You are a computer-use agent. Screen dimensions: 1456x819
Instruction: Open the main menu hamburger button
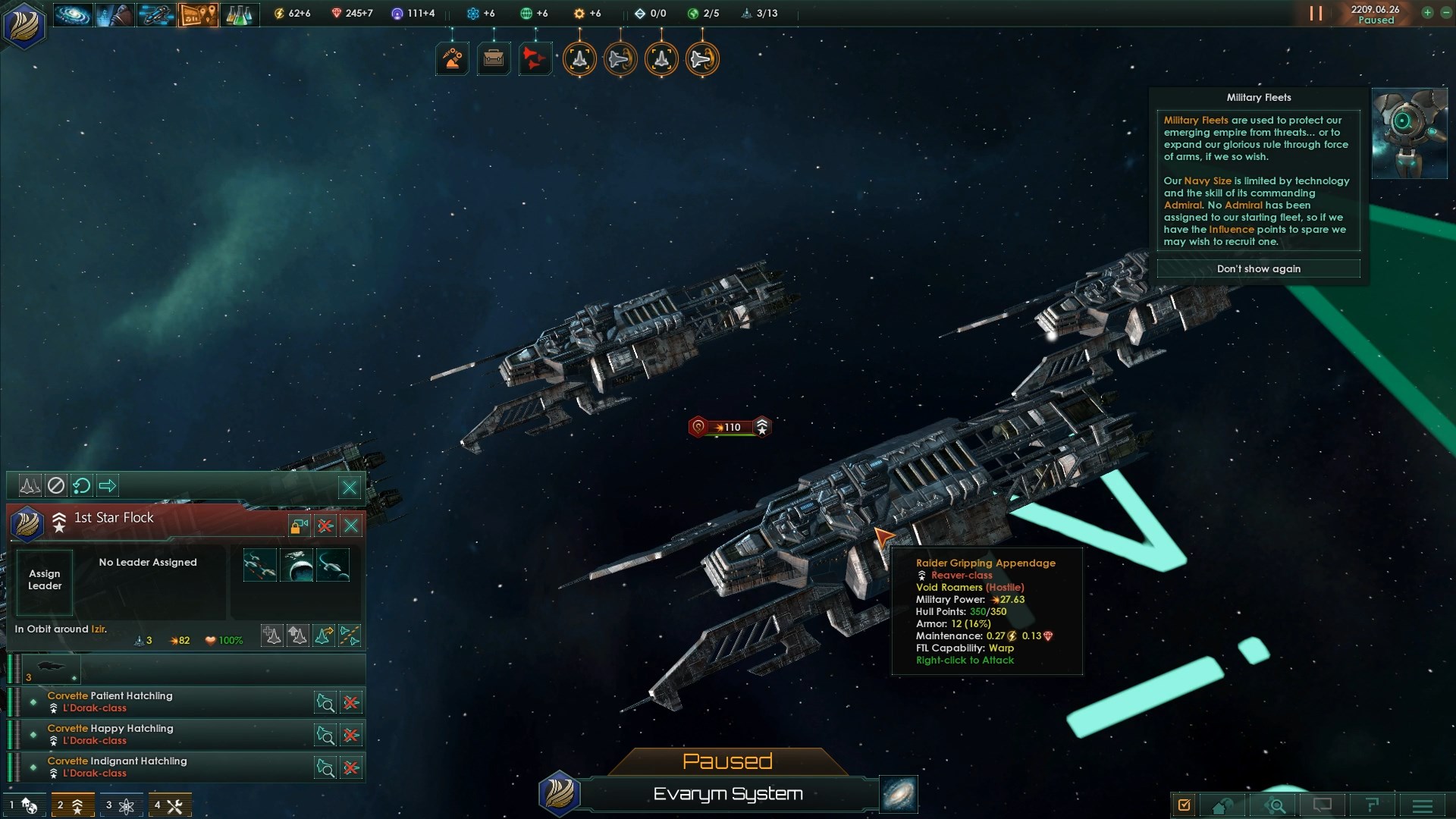1422,805
